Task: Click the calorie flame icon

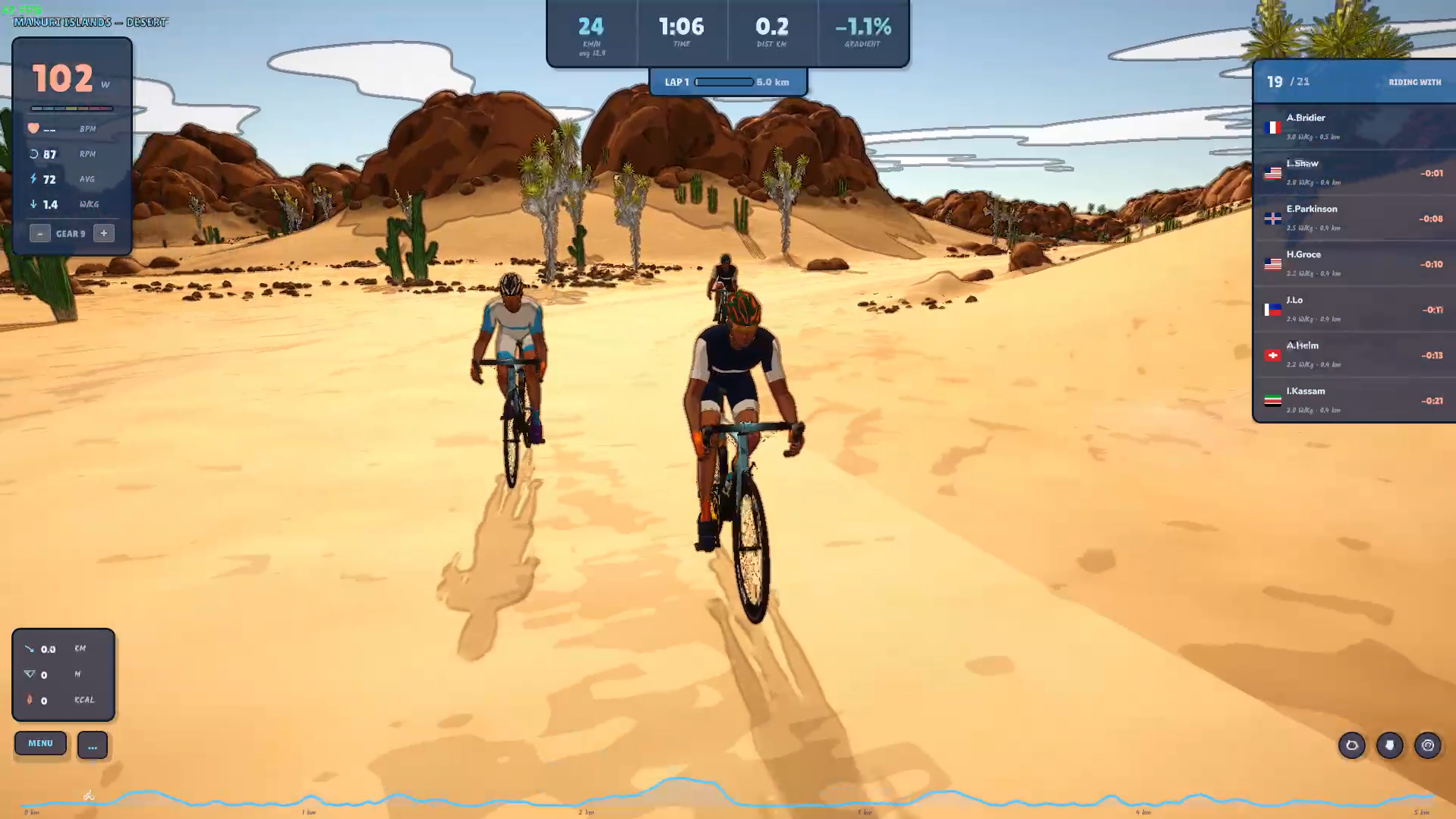Action: [x=29, y=700]
